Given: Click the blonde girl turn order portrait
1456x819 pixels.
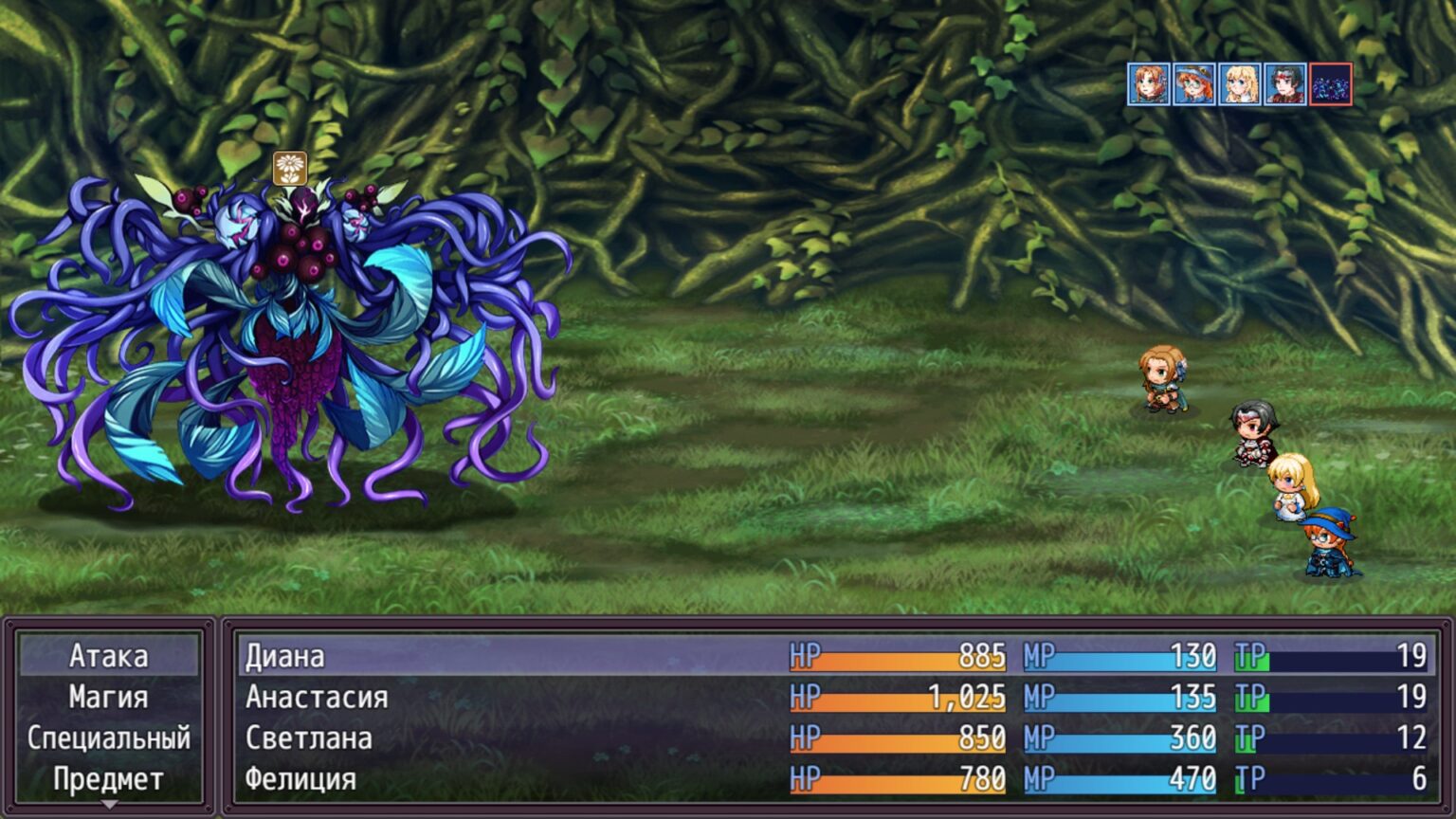Looking at the screenshot, I should point(1239,84).
